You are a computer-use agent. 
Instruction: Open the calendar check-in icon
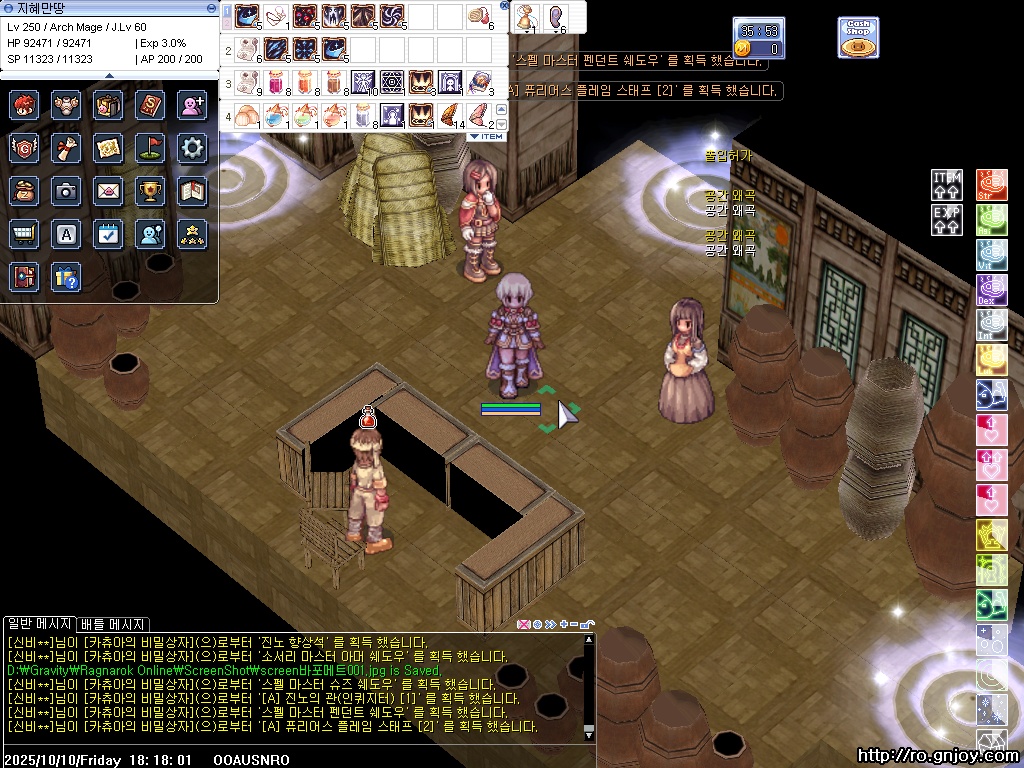[x=108, y=234]
